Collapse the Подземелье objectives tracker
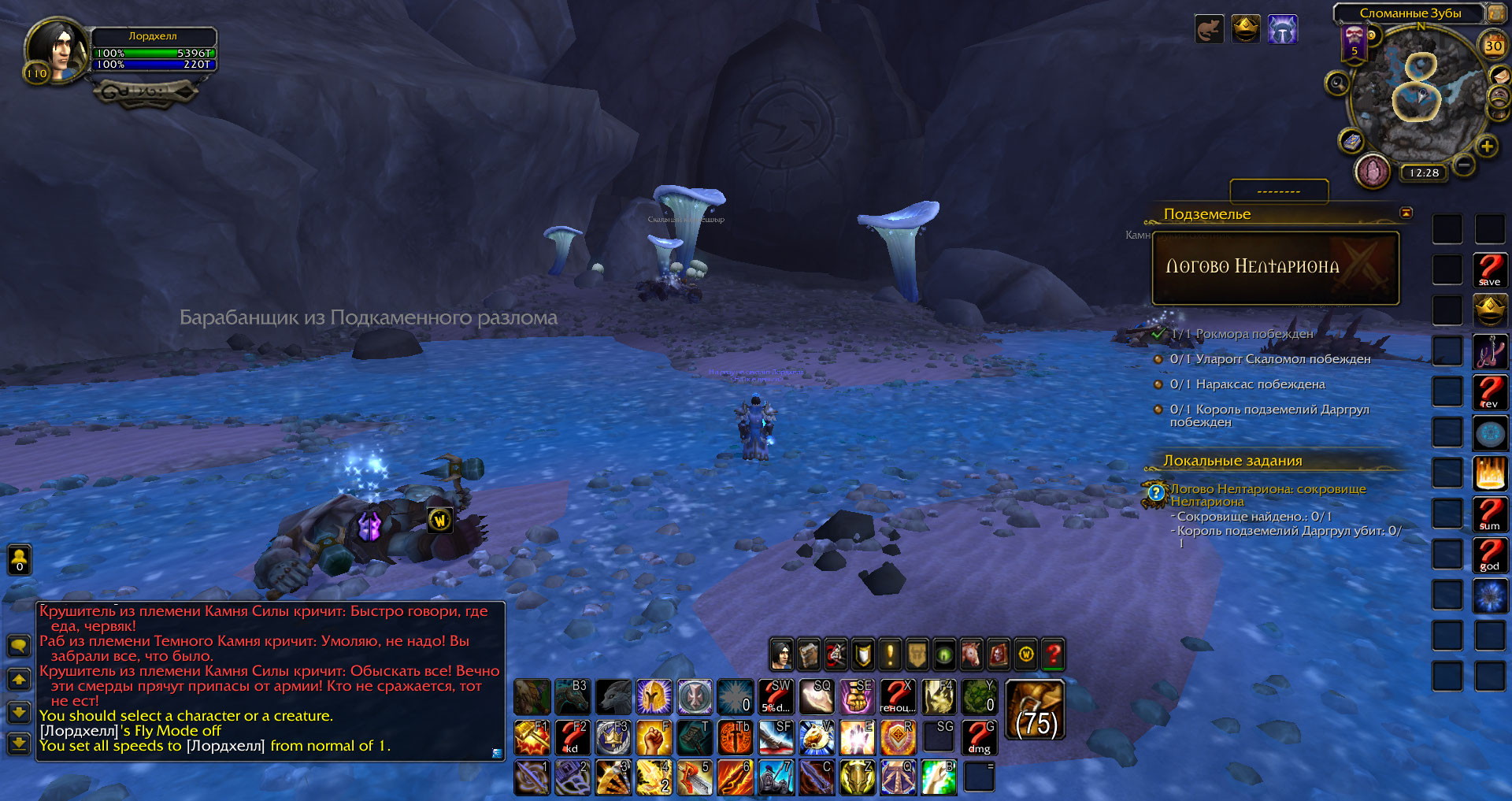Image resolution: width=1512 pixels, height=801 pixels. [1406, 213]
